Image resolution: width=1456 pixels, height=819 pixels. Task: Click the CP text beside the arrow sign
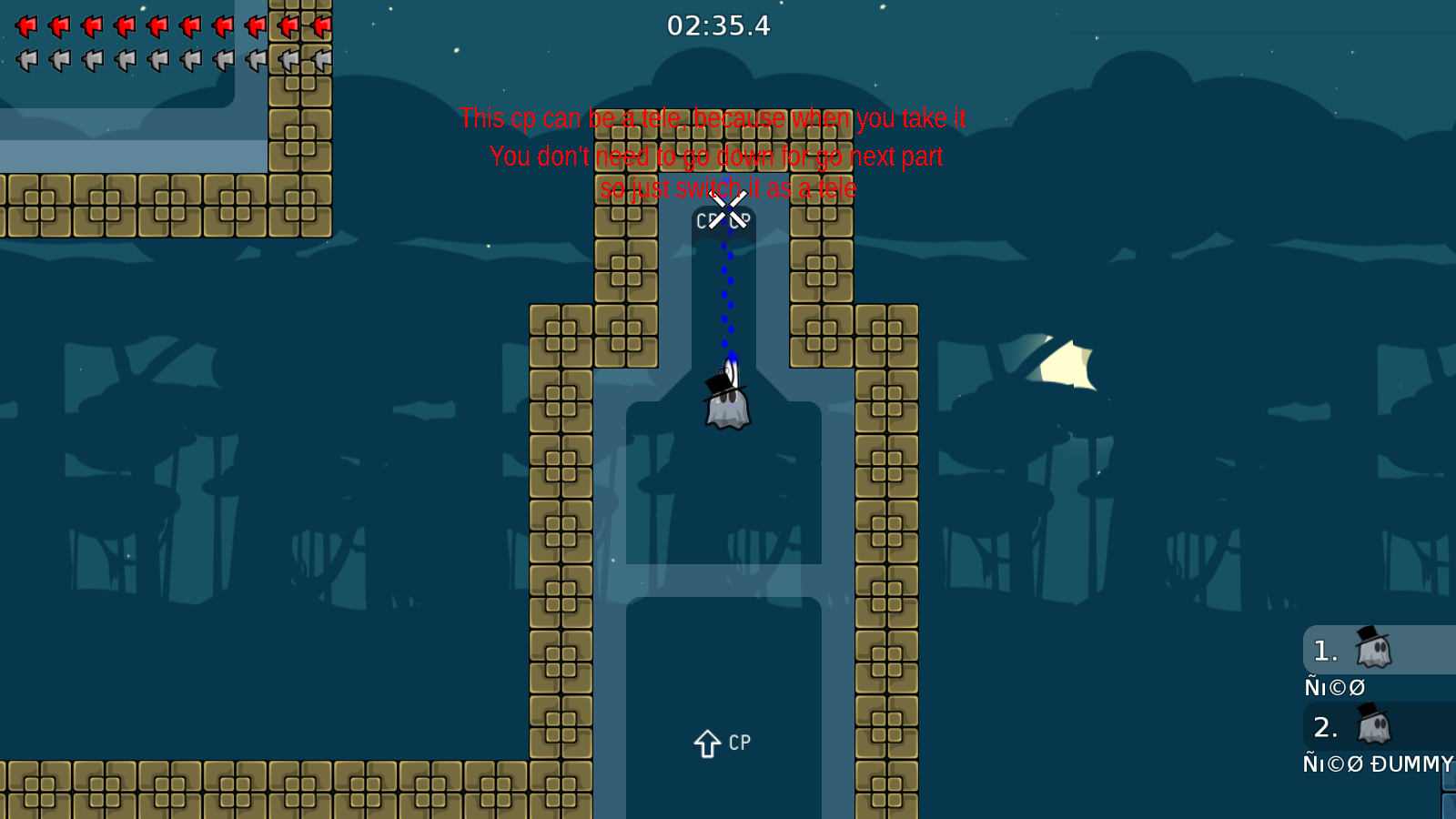coord(738,742)
